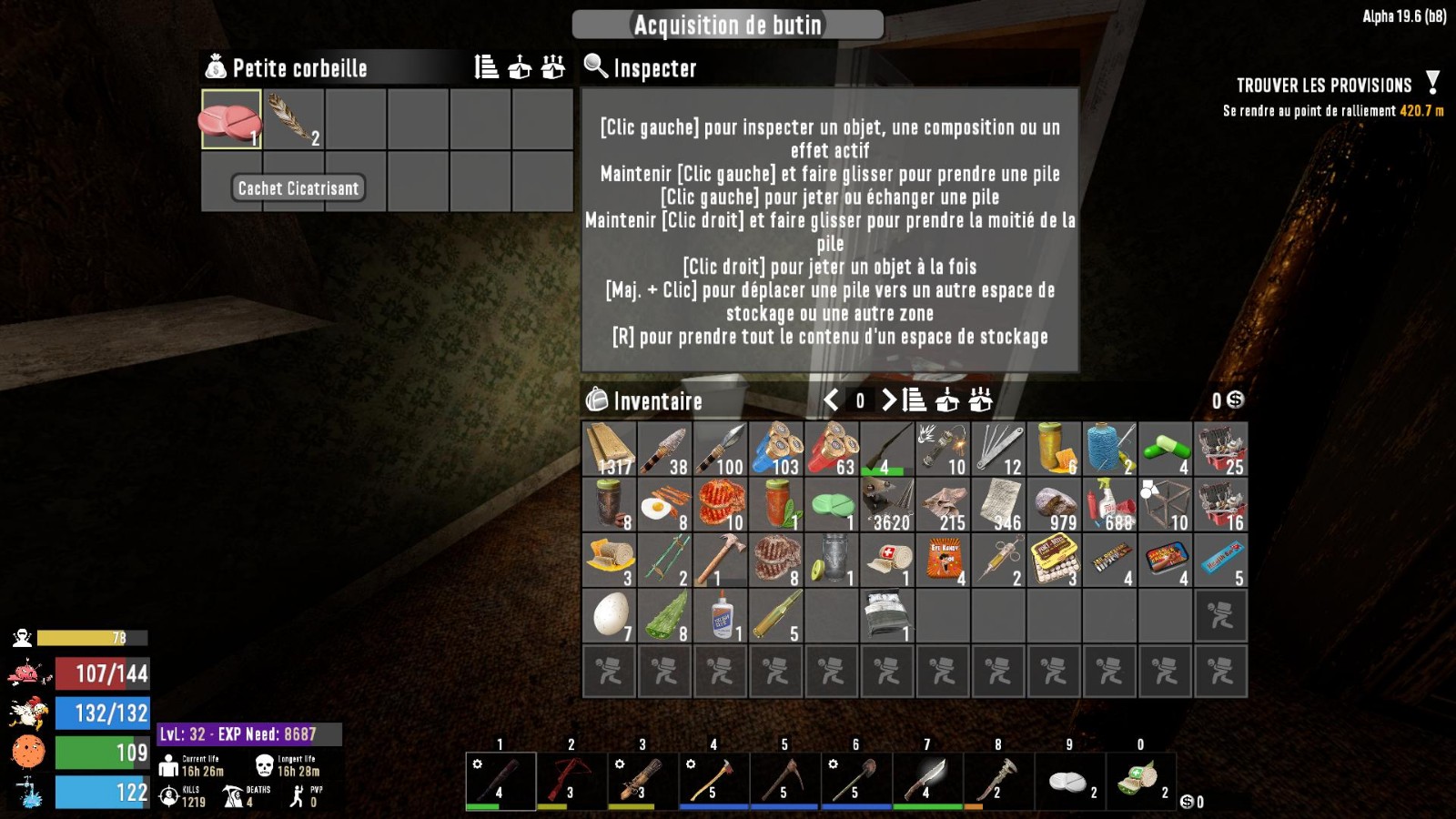
Task: Go to the previous inventory page arrow
Action: (x=831, y=399)
